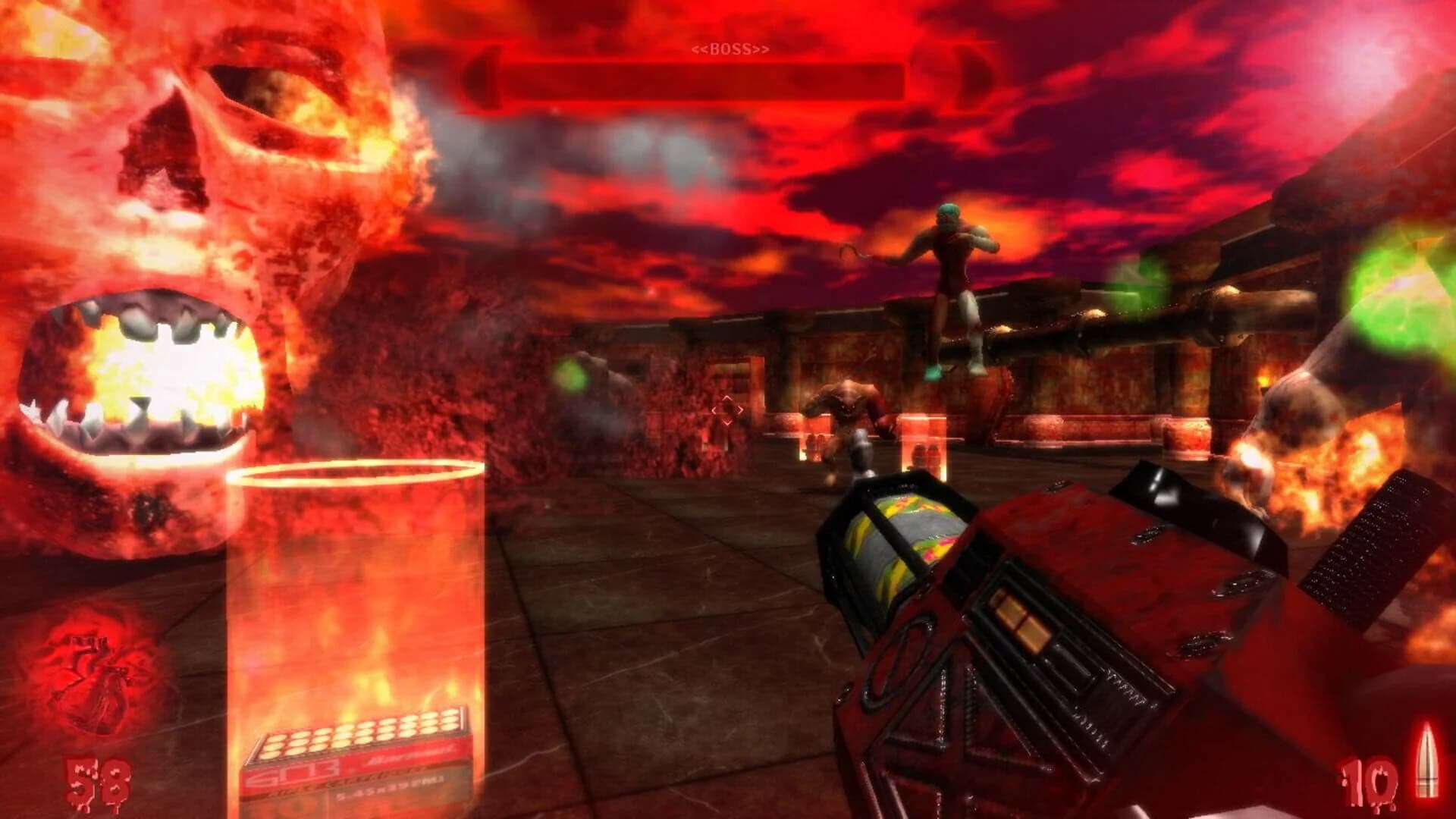Screen dimensions: 1456x819
Task: Click the crosshair reticle at screen center
Action: click(730, 409)
